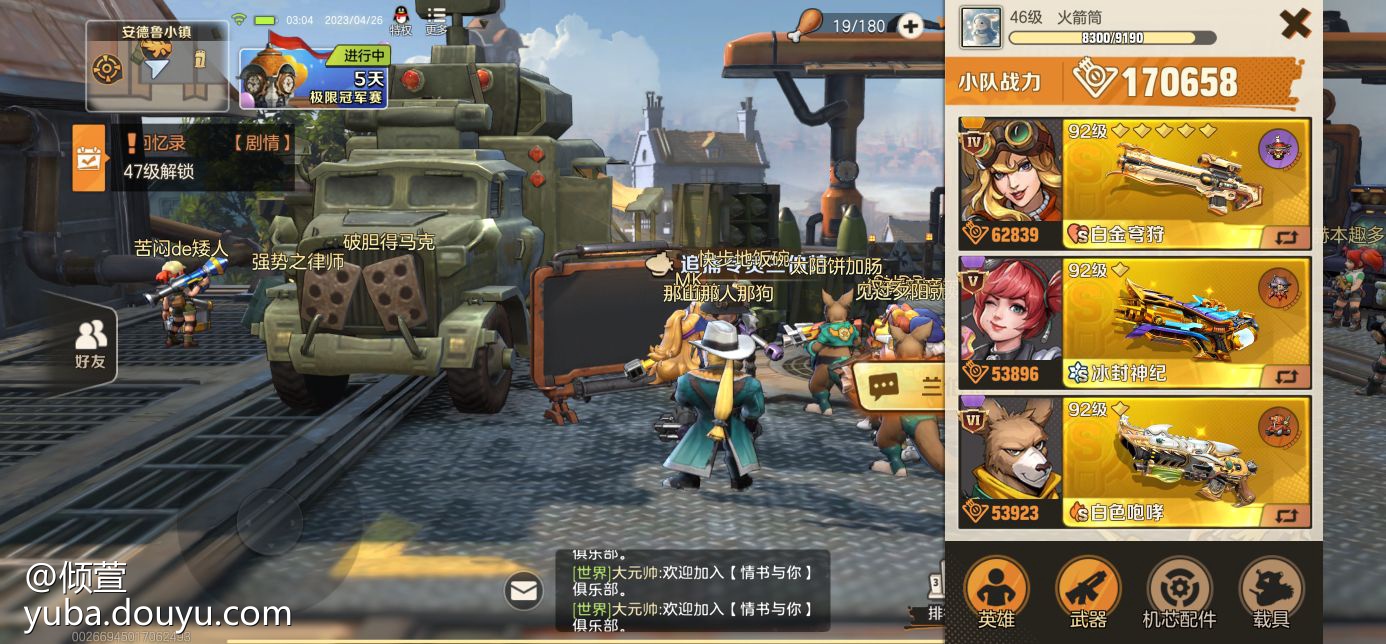
Task: Open the 好友 friends list
Action: 91,345
